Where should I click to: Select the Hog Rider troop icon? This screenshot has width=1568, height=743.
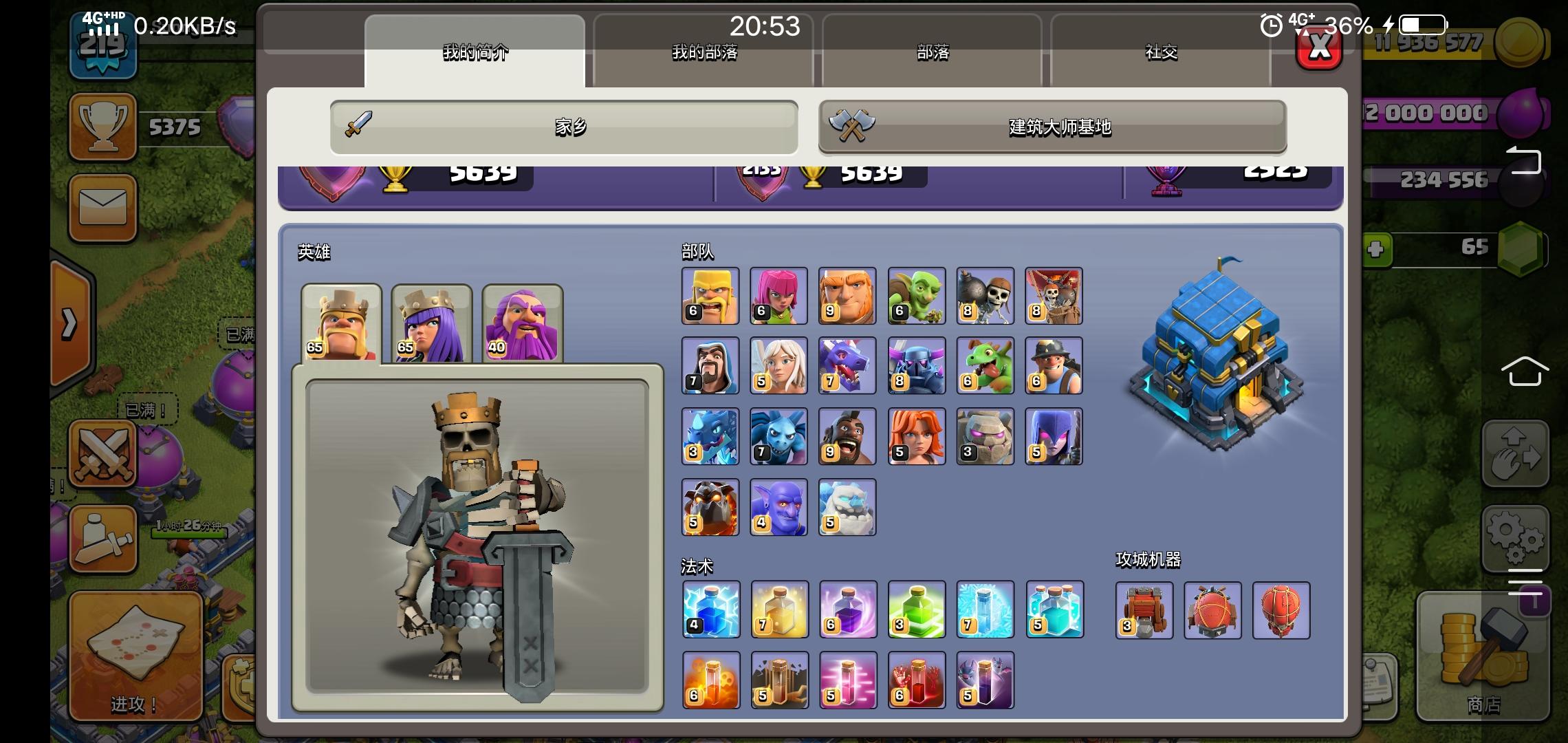(848, 435)
